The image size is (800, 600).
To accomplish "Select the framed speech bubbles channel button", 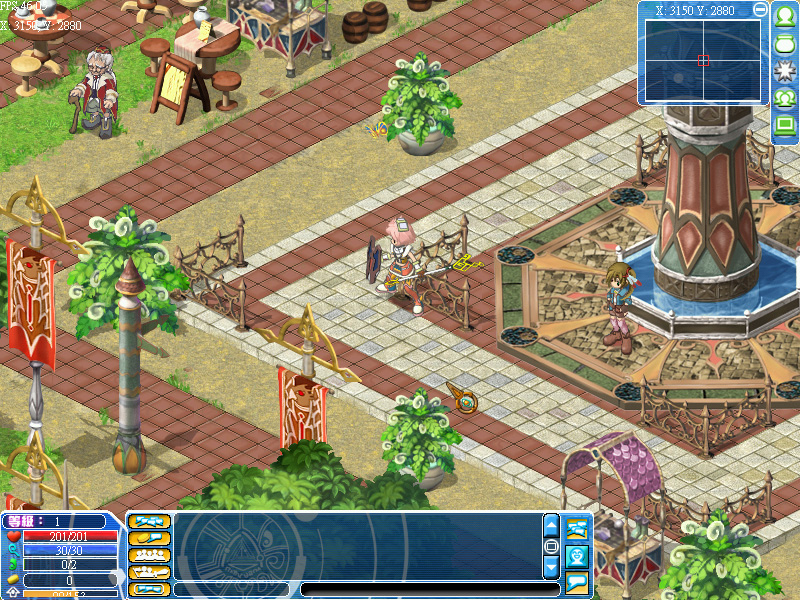I will click(149, 589).
